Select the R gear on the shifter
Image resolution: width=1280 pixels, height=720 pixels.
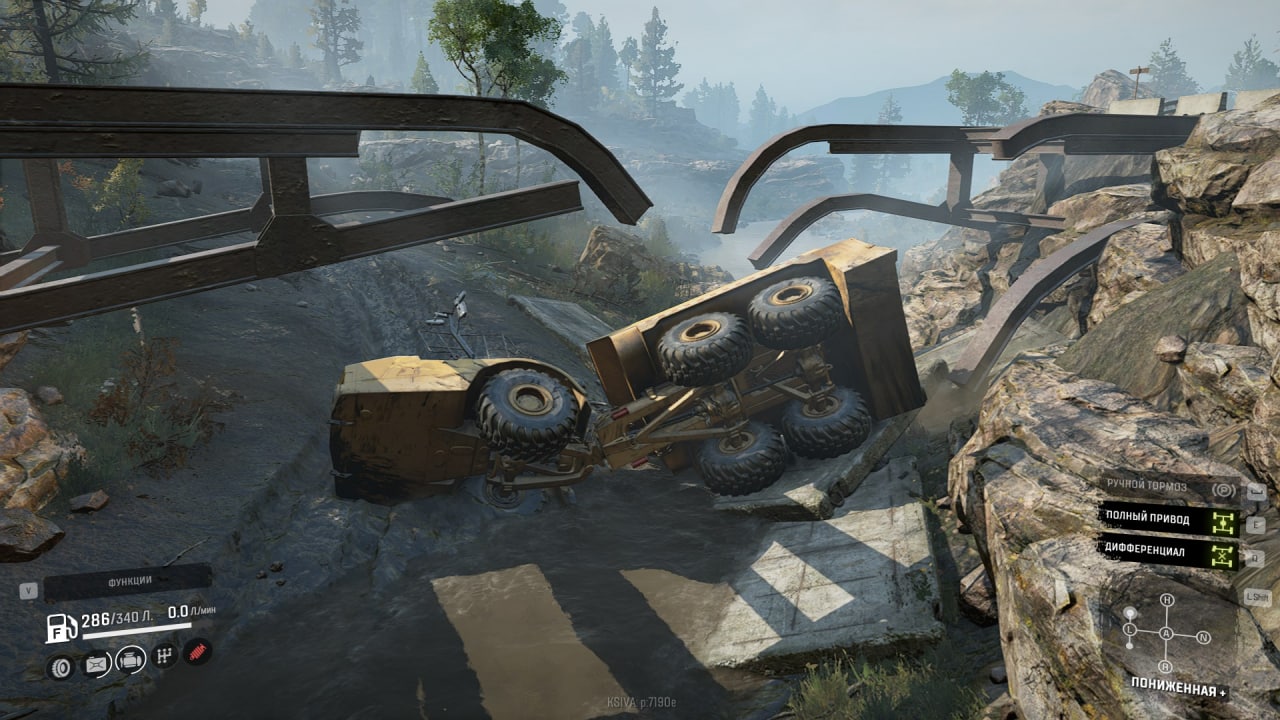[x=1166, y=667]
